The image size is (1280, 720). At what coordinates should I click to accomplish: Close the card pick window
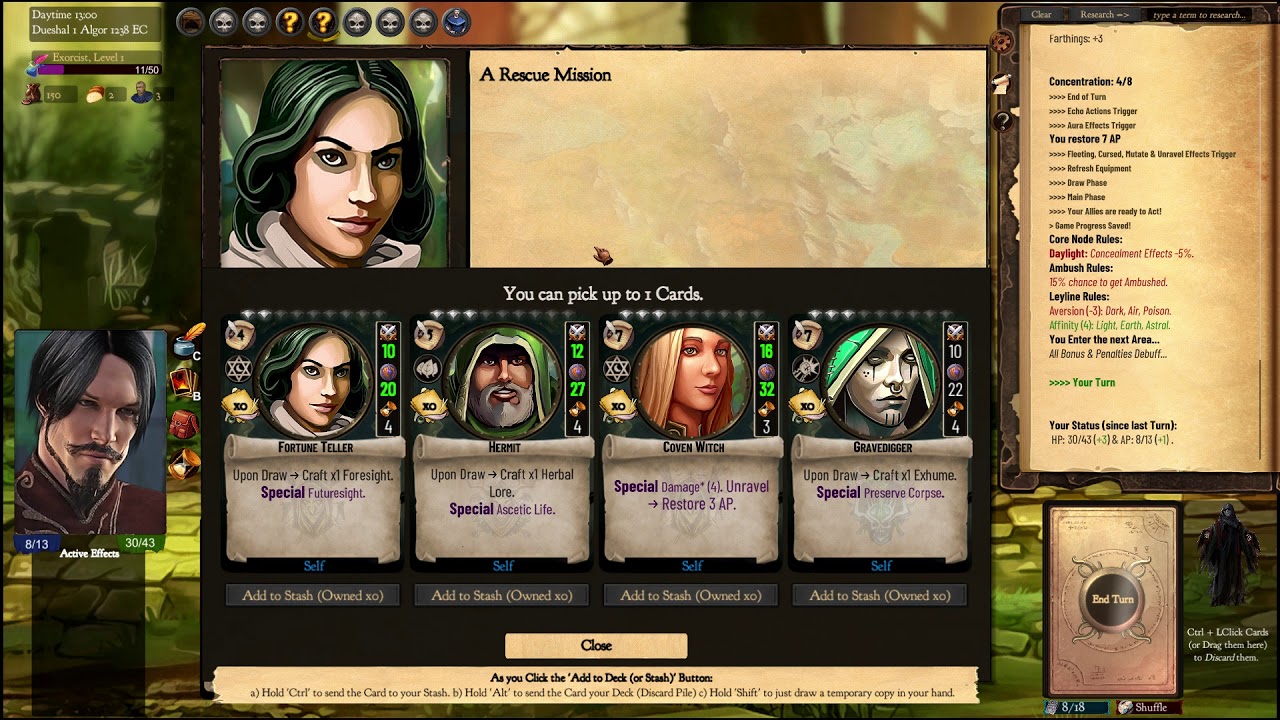(596, 646)
